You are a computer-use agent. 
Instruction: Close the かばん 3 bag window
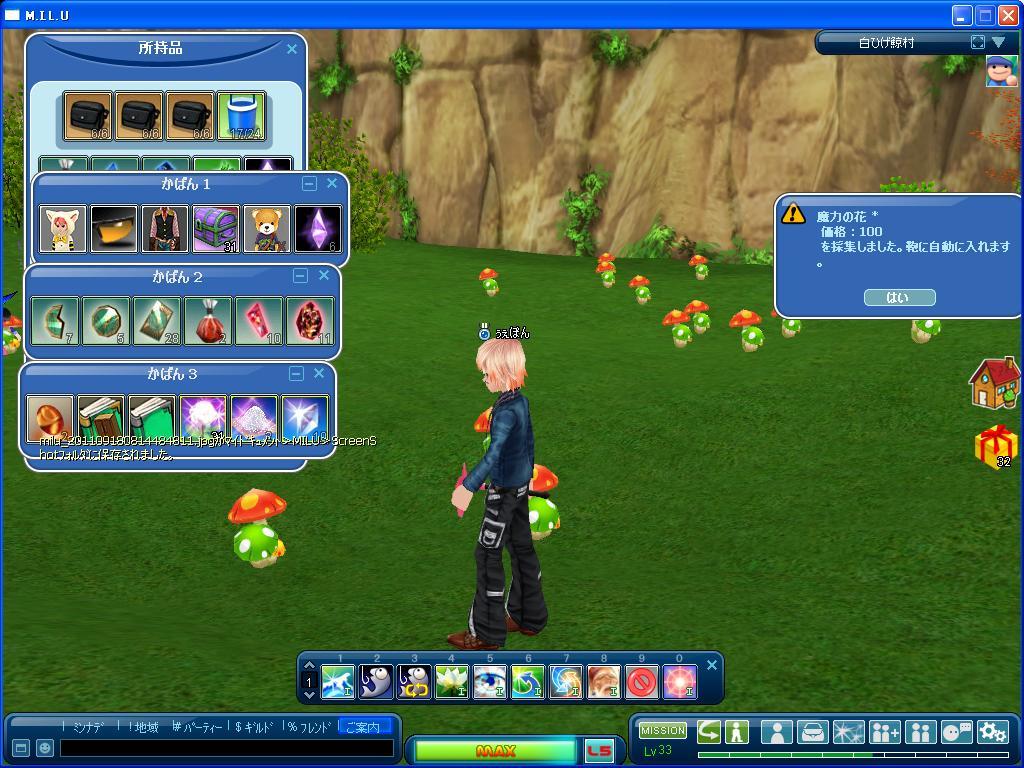(x=319, y=373)
